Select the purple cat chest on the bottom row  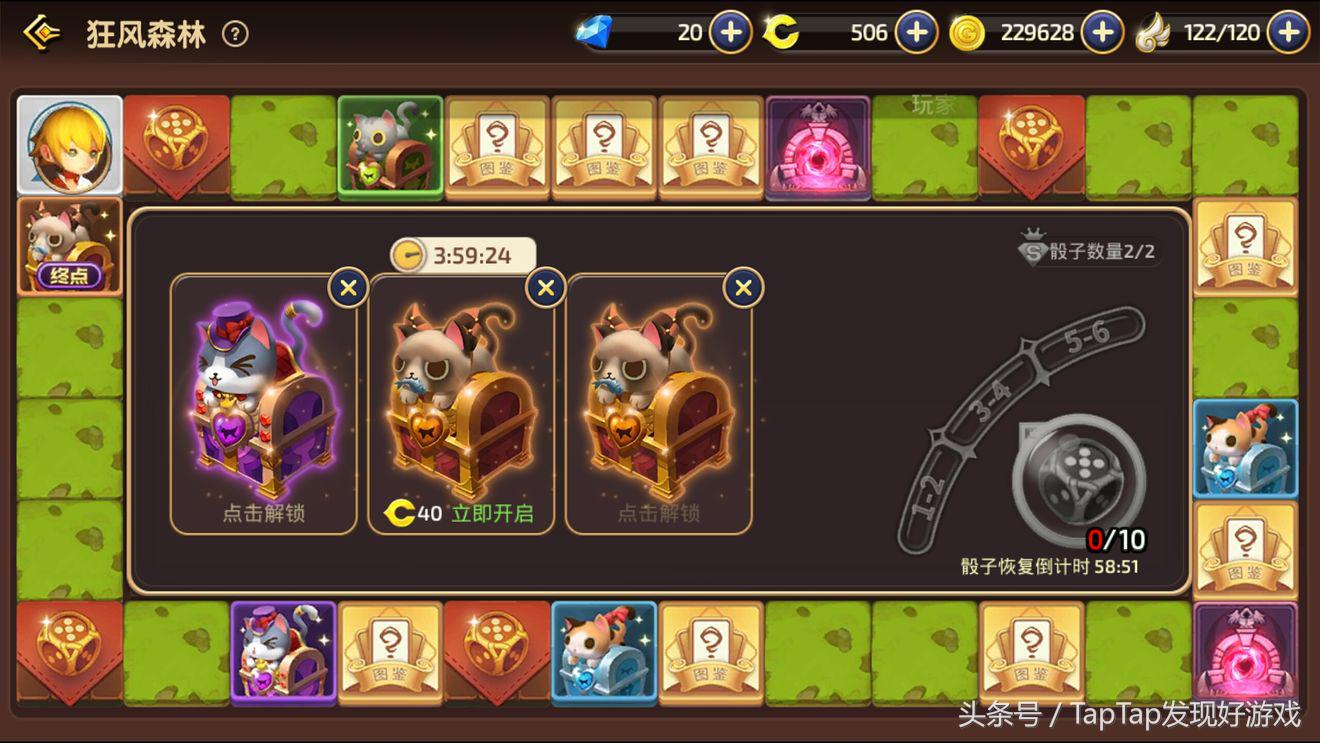click(284, 651)
